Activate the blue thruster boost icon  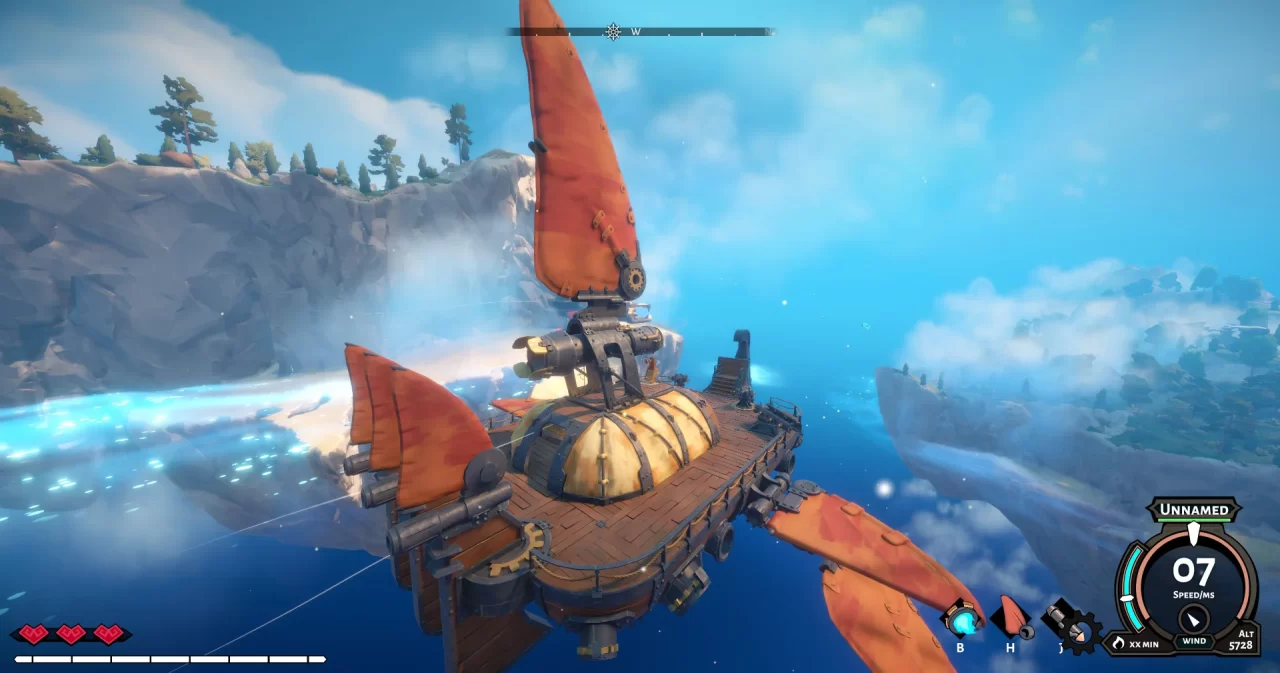[962, 621]
